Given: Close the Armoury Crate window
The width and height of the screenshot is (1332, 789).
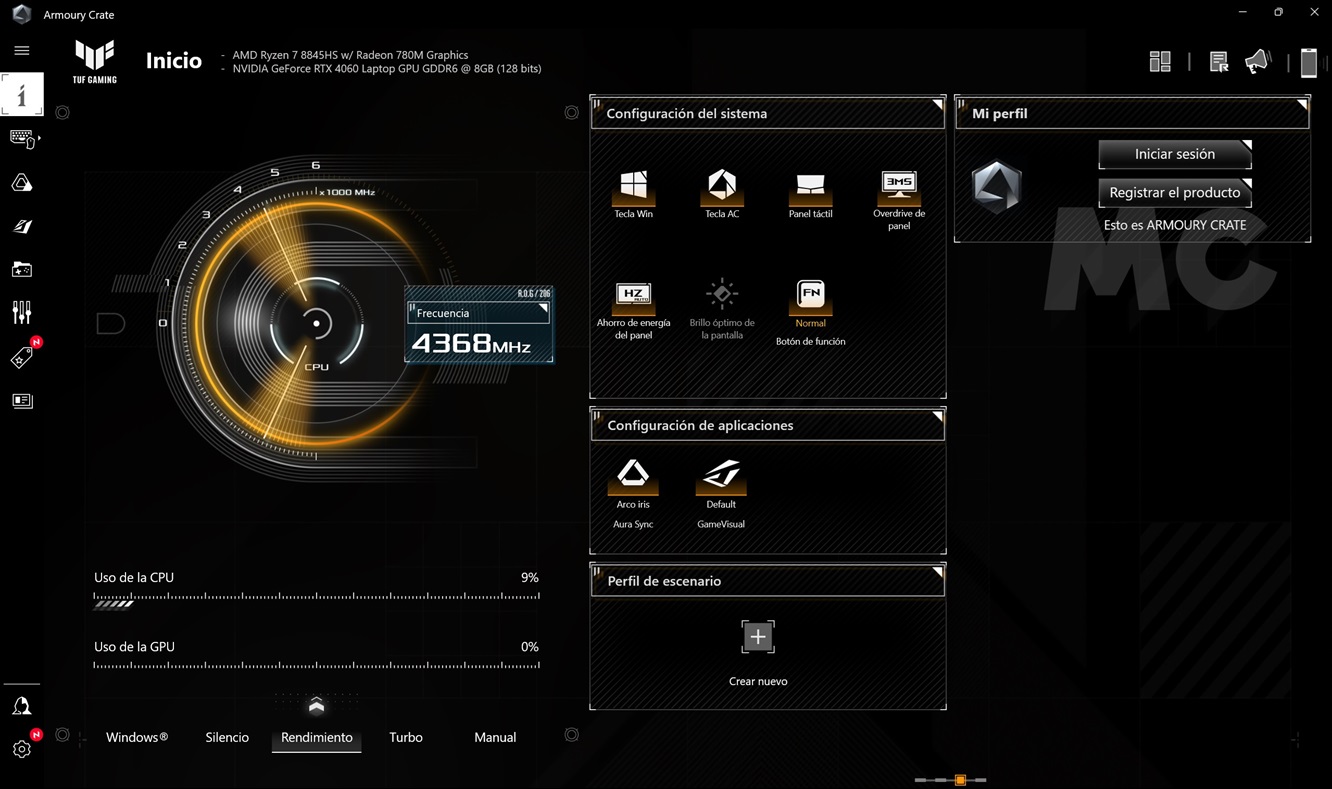Looking at the screenshot, I should click(1314, 12).
